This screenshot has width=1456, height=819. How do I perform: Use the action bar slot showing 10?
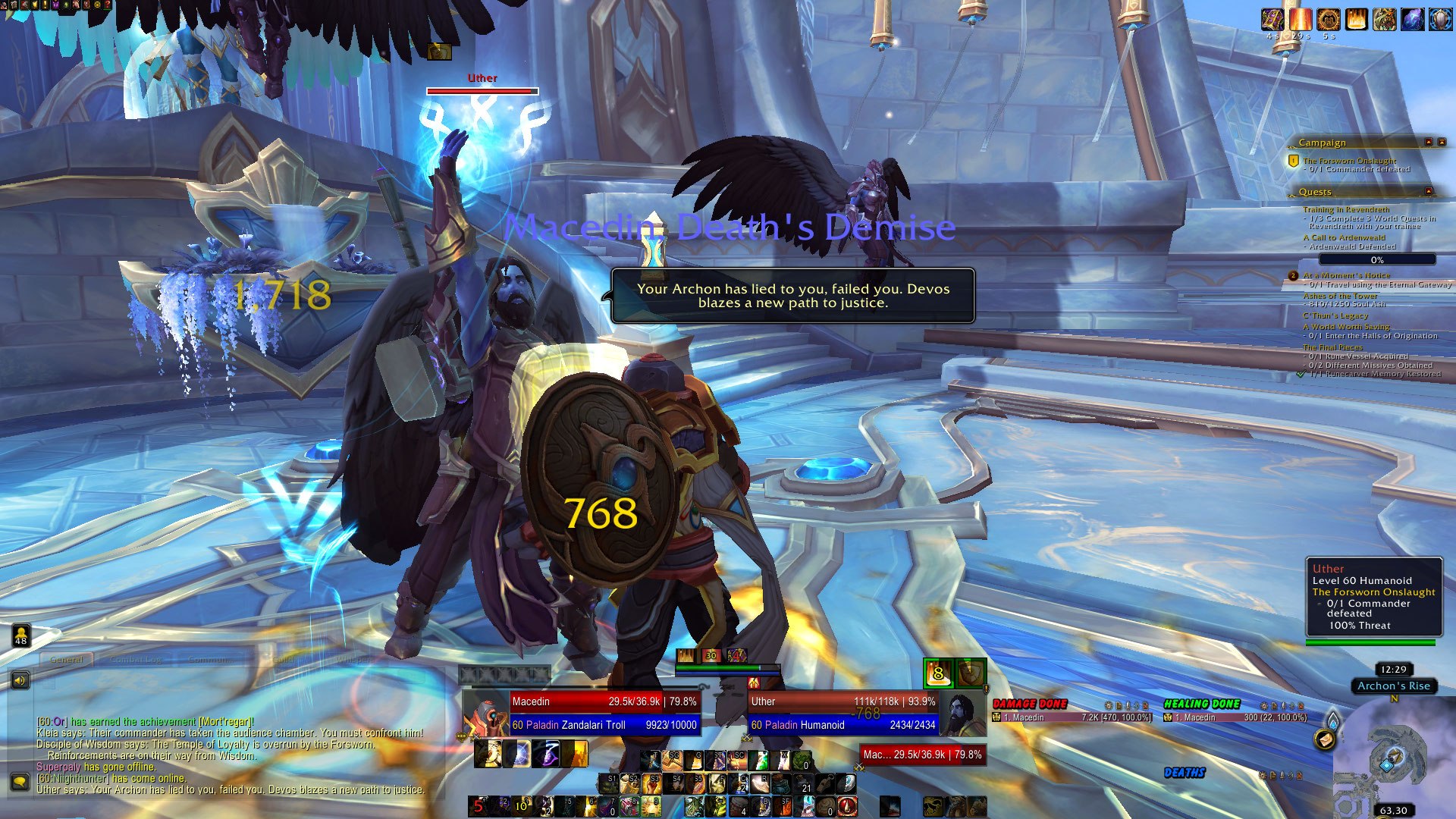(521, 806)
